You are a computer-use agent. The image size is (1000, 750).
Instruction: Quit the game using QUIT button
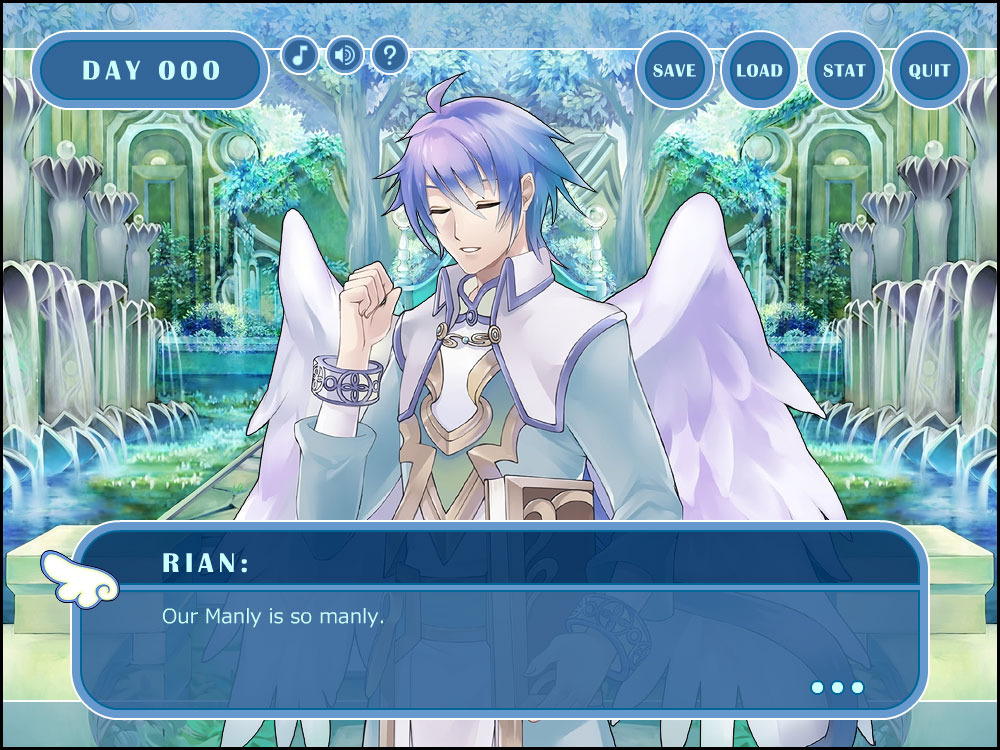(929, 71)
